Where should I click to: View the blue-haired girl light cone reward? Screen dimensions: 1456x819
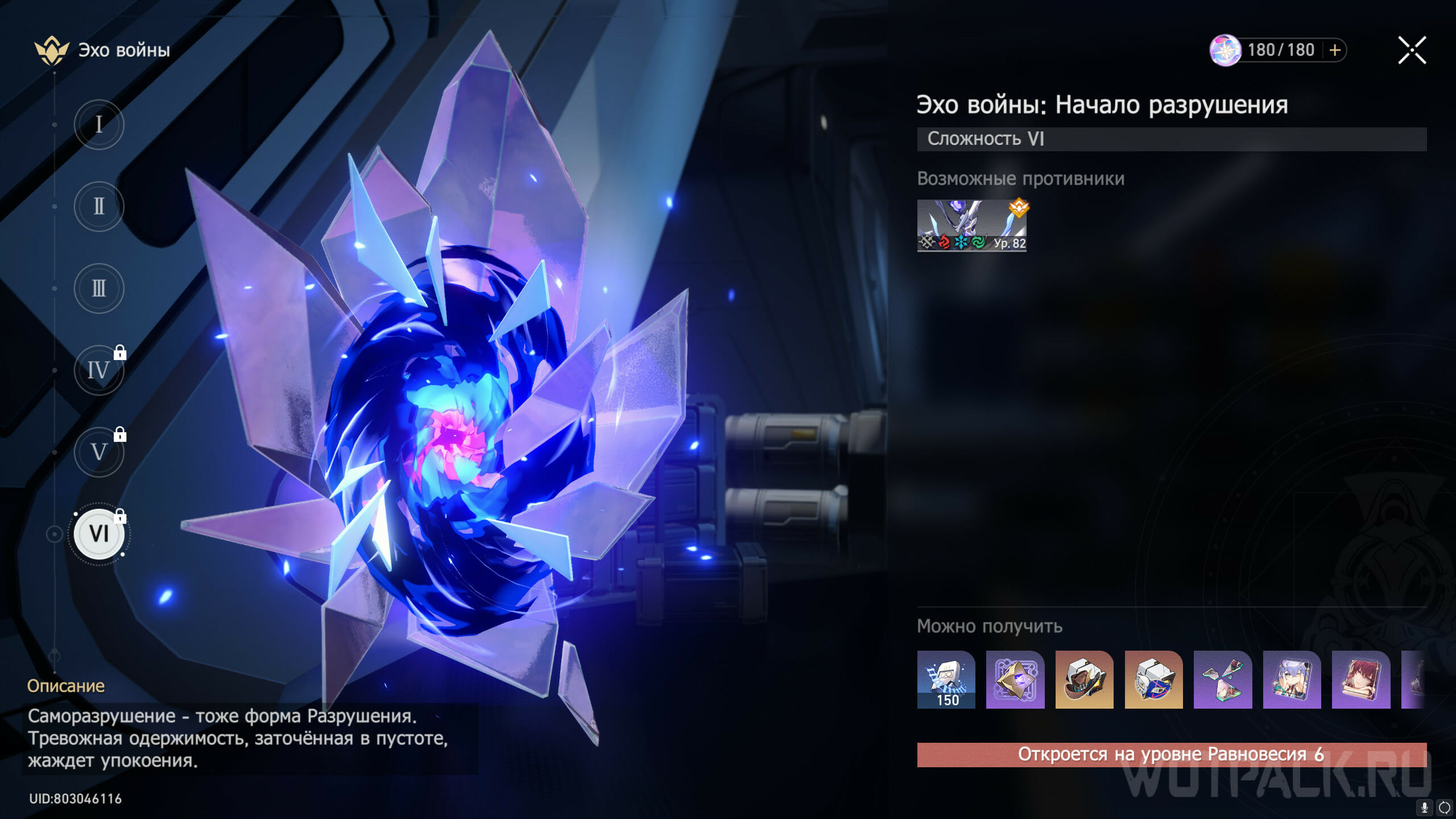[x=1292, y=680]
